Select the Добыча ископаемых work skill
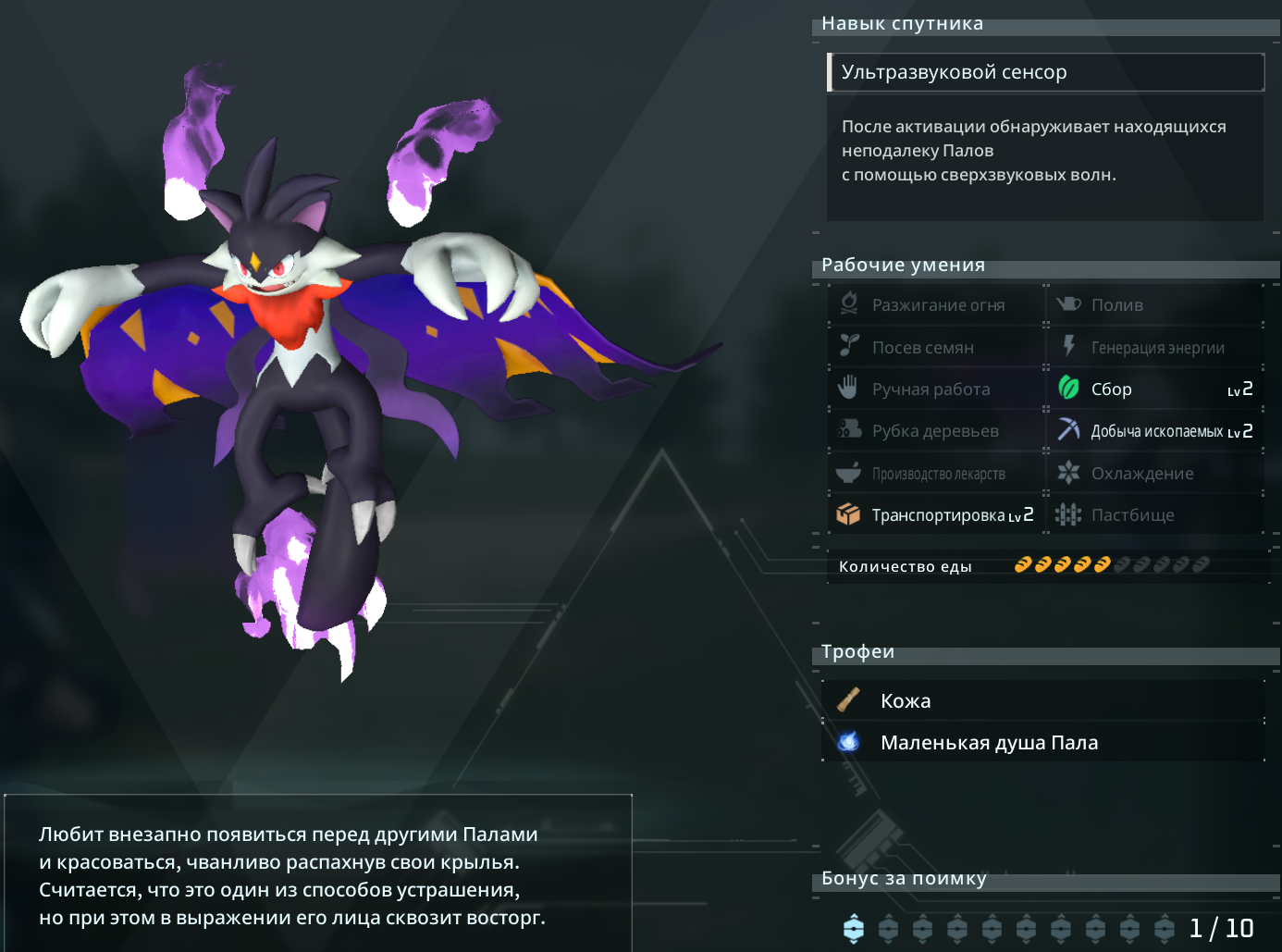Screen dimensions: 1282x952 1155,431
